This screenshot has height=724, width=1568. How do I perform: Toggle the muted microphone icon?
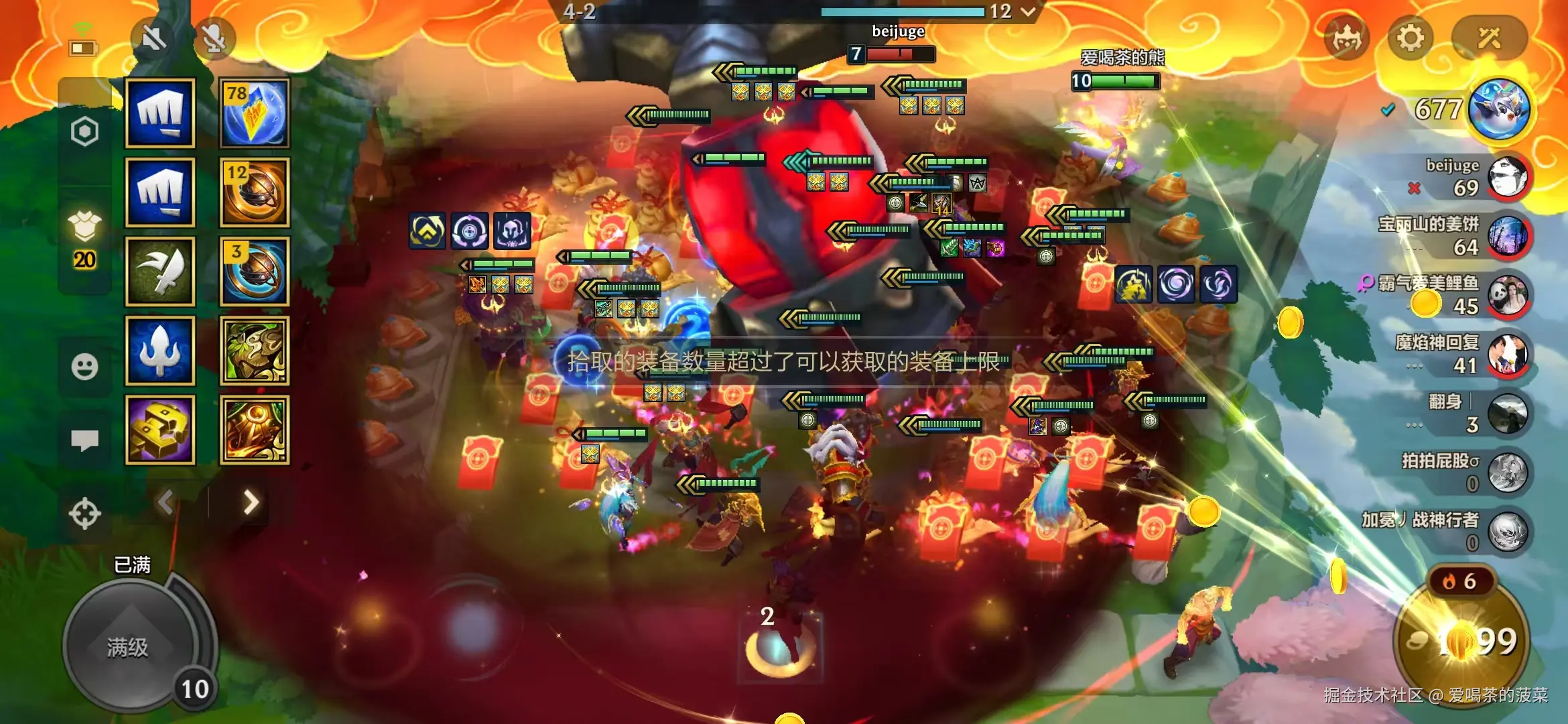(x=214, y=39)
